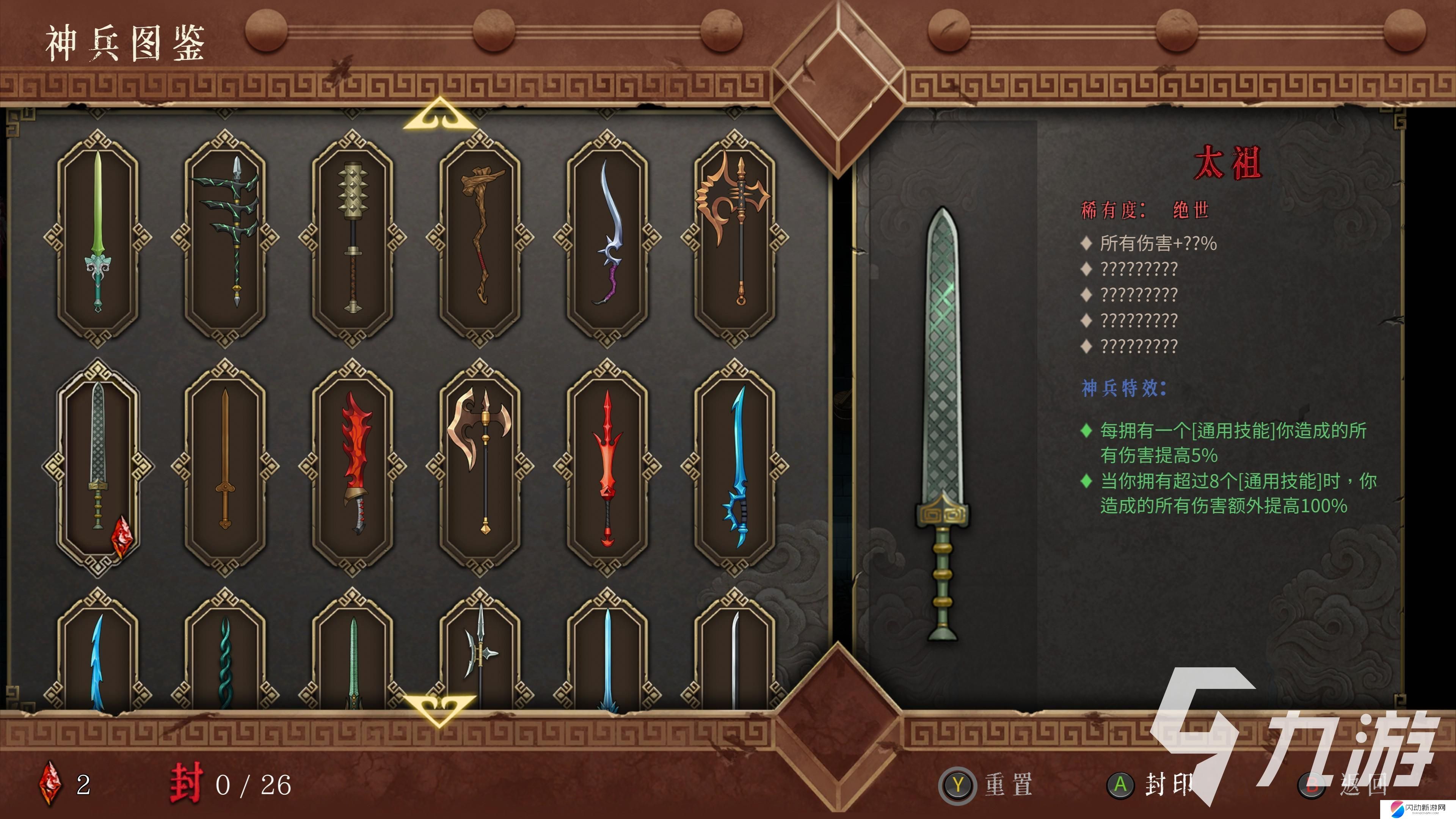The height and width of the screenshot is (819, 1456).
Task: Select the jagged blue blade in the bottom row
Action: pos(98,659)
